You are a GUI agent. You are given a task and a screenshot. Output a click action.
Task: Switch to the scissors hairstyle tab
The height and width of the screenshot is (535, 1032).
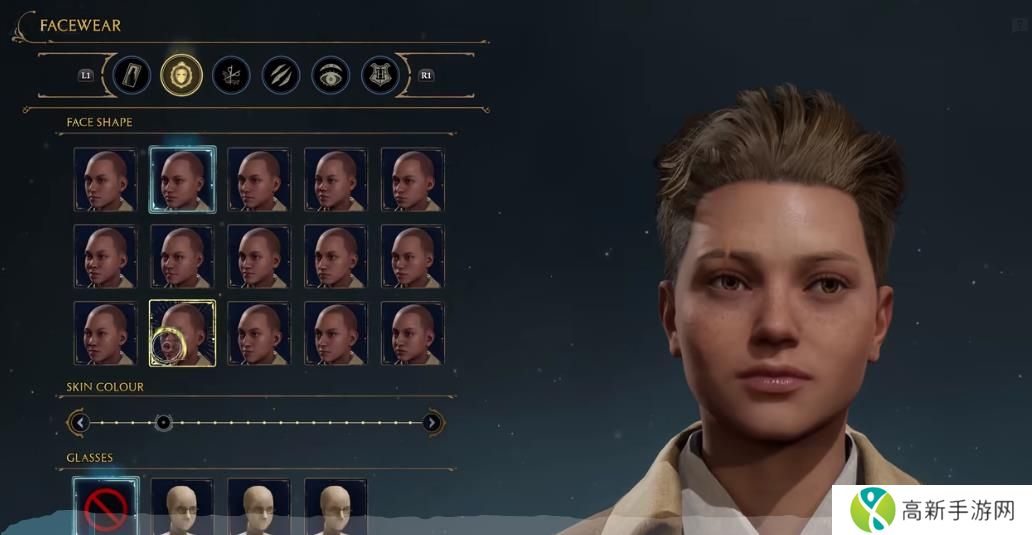click(231, 75)
